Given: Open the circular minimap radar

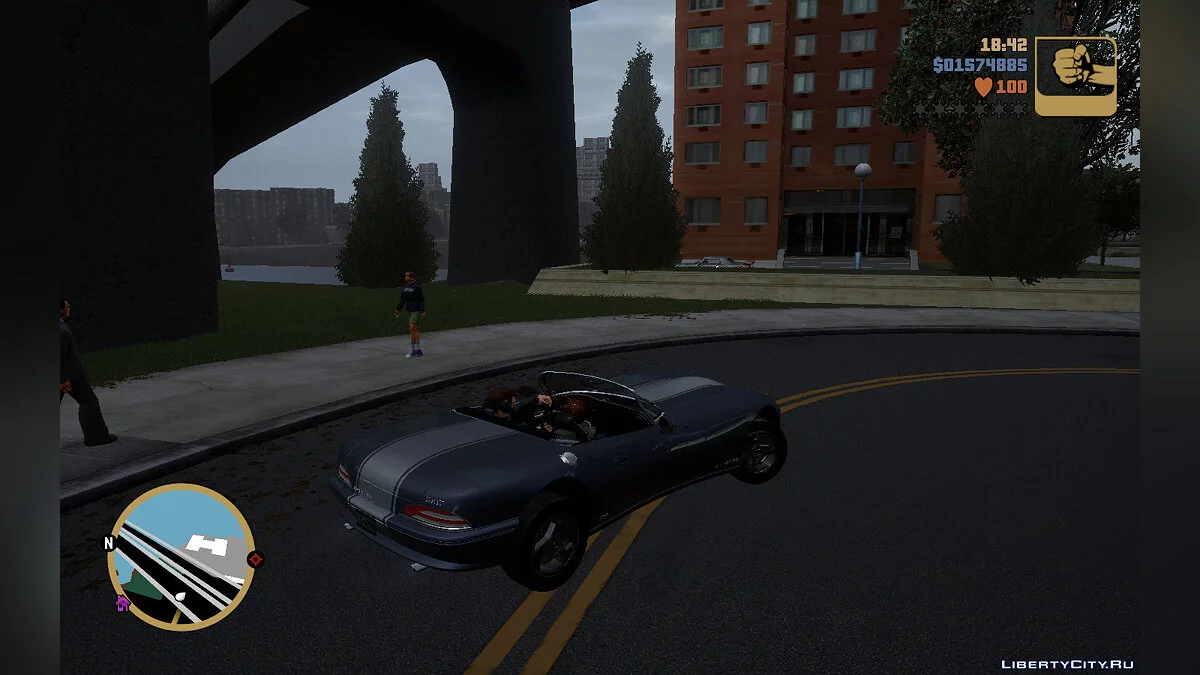Looking at the screenshot, I should click(181, 557).
